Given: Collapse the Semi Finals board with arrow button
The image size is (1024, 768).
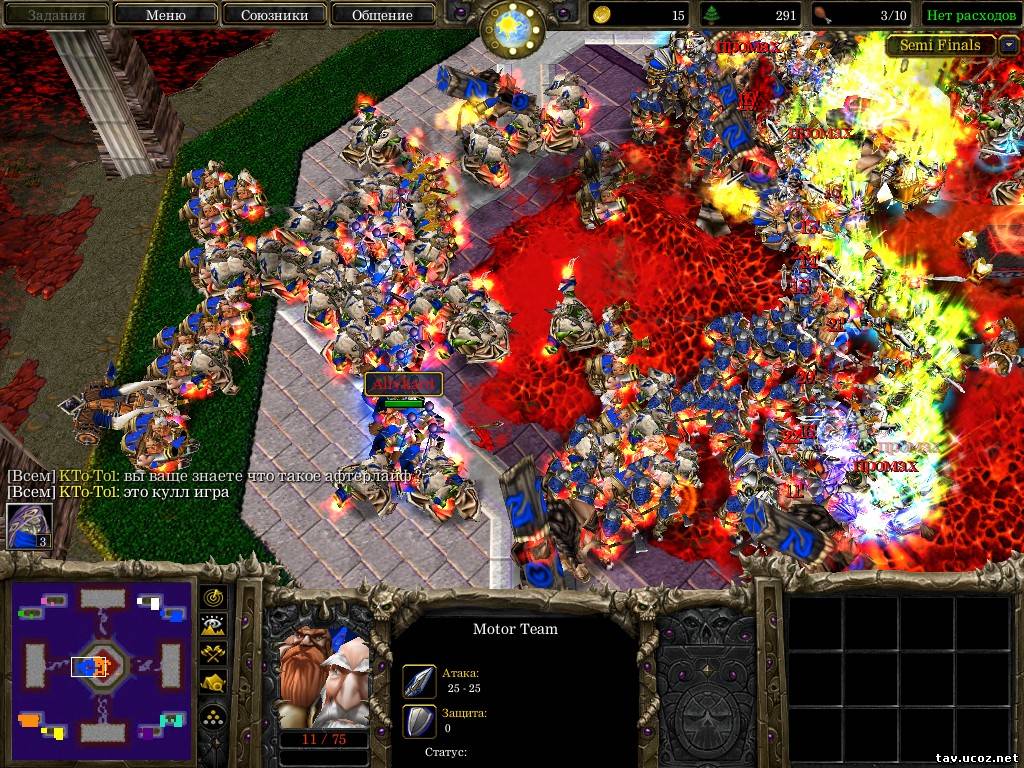Looking at the screenshot, I should coord(1009,45).
